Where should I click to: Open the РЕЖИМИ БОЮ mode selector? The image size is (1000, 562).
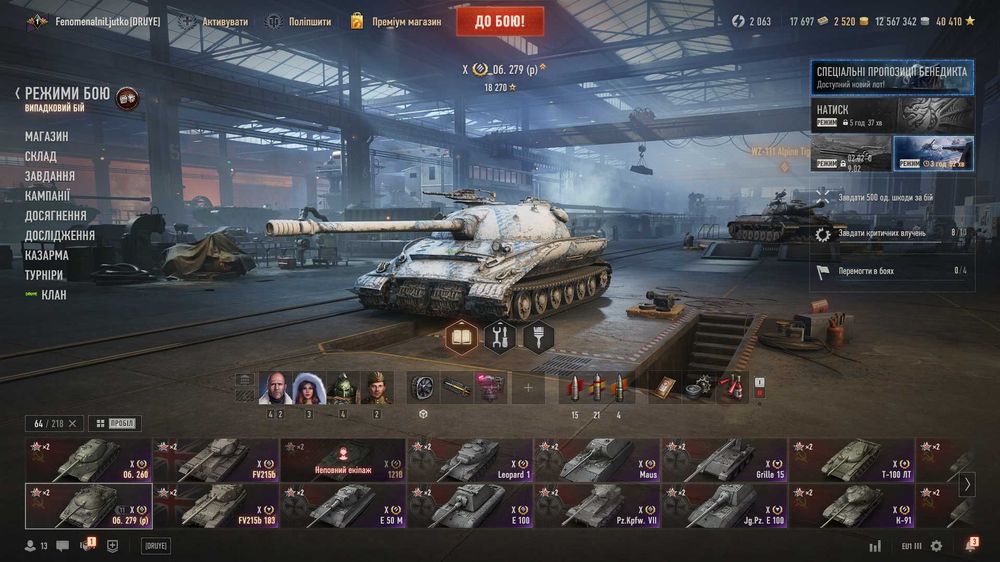coord(67,93)
